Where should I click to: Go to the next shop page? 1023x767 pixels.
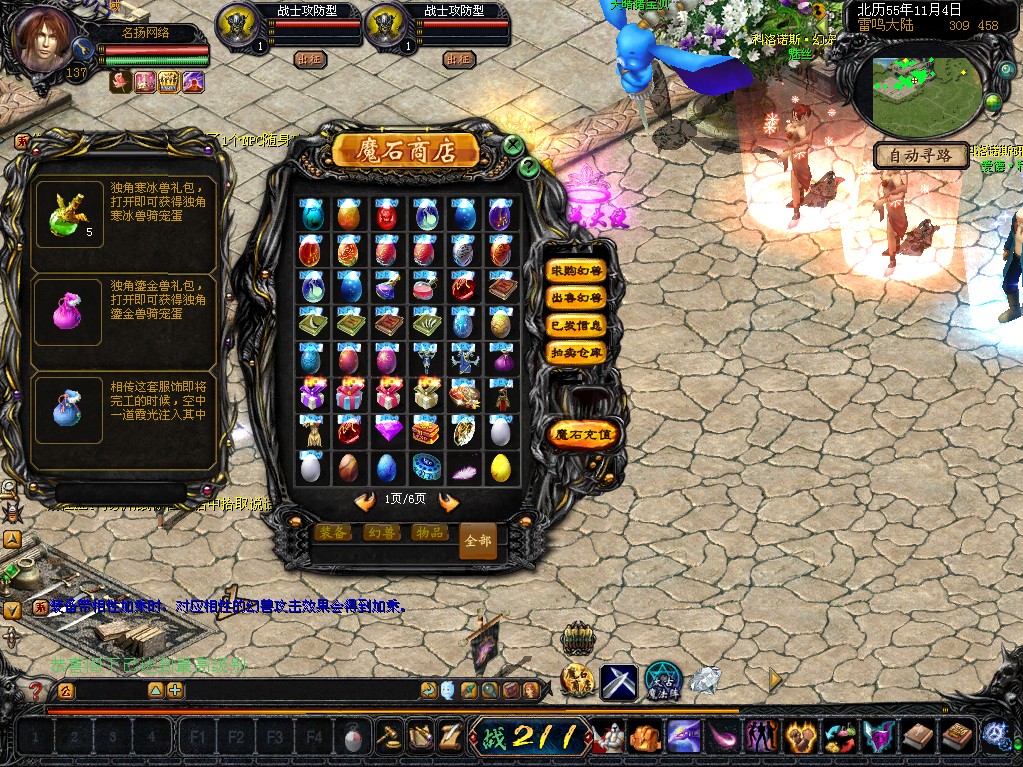click(448, 502)
